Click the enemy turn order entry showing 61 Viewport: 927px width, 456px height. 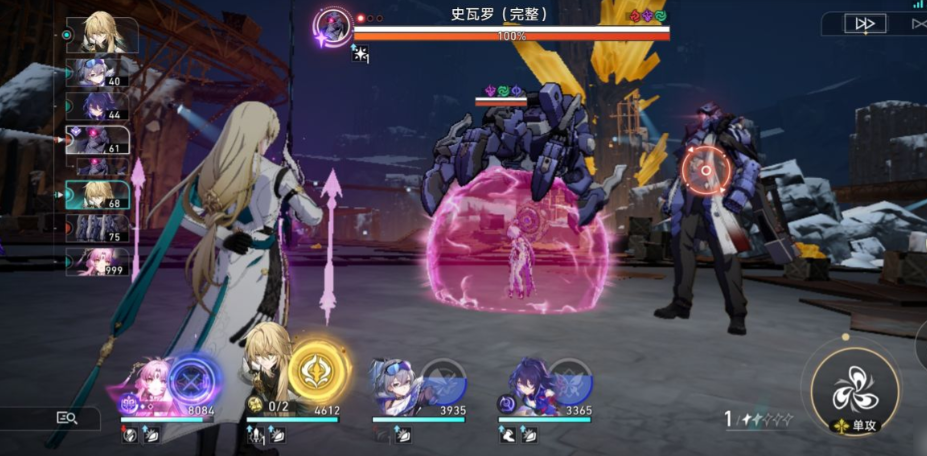coord(97,140)
